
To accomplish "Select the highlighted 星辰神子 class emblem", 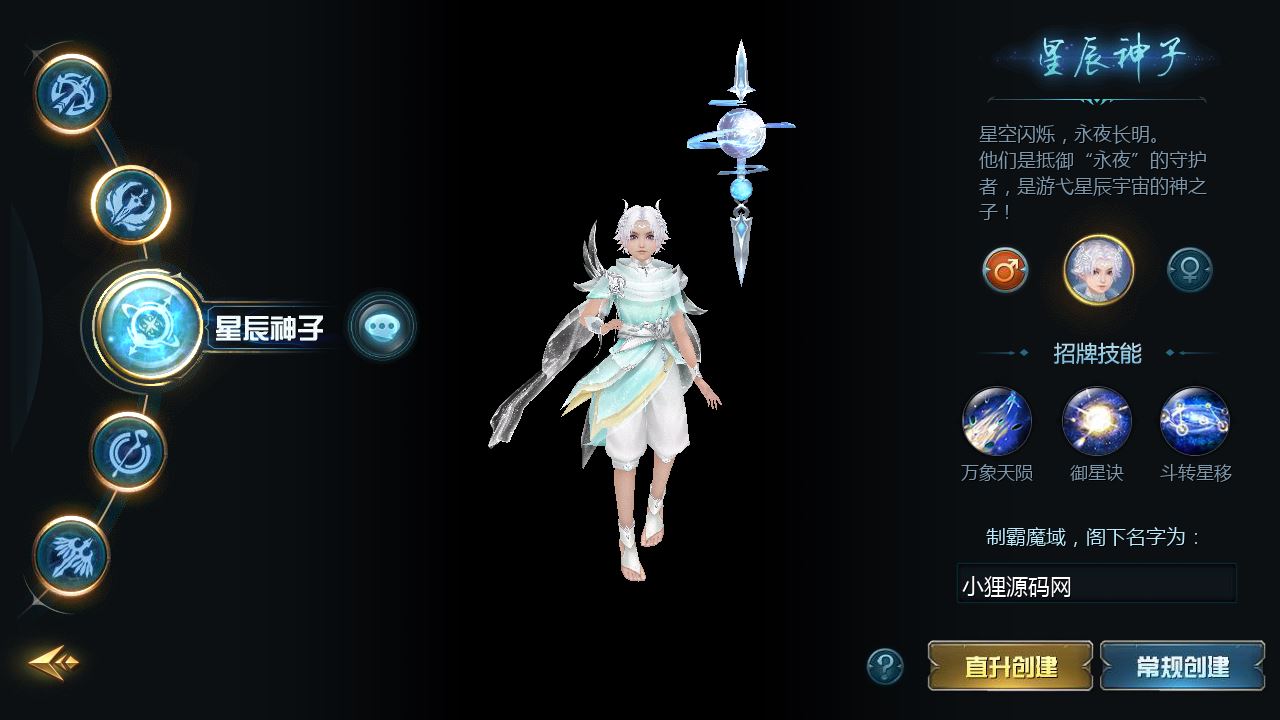I will click(150, 327).
